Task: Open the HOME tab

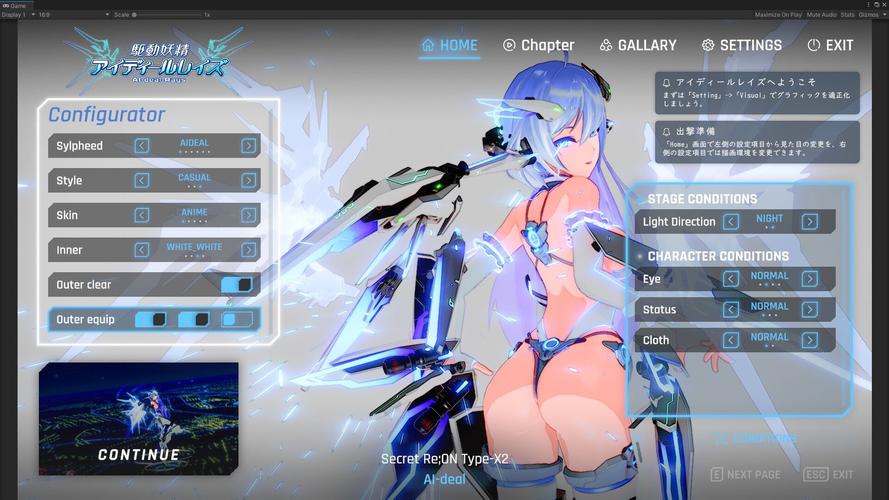Action: (x=450, y=45)
